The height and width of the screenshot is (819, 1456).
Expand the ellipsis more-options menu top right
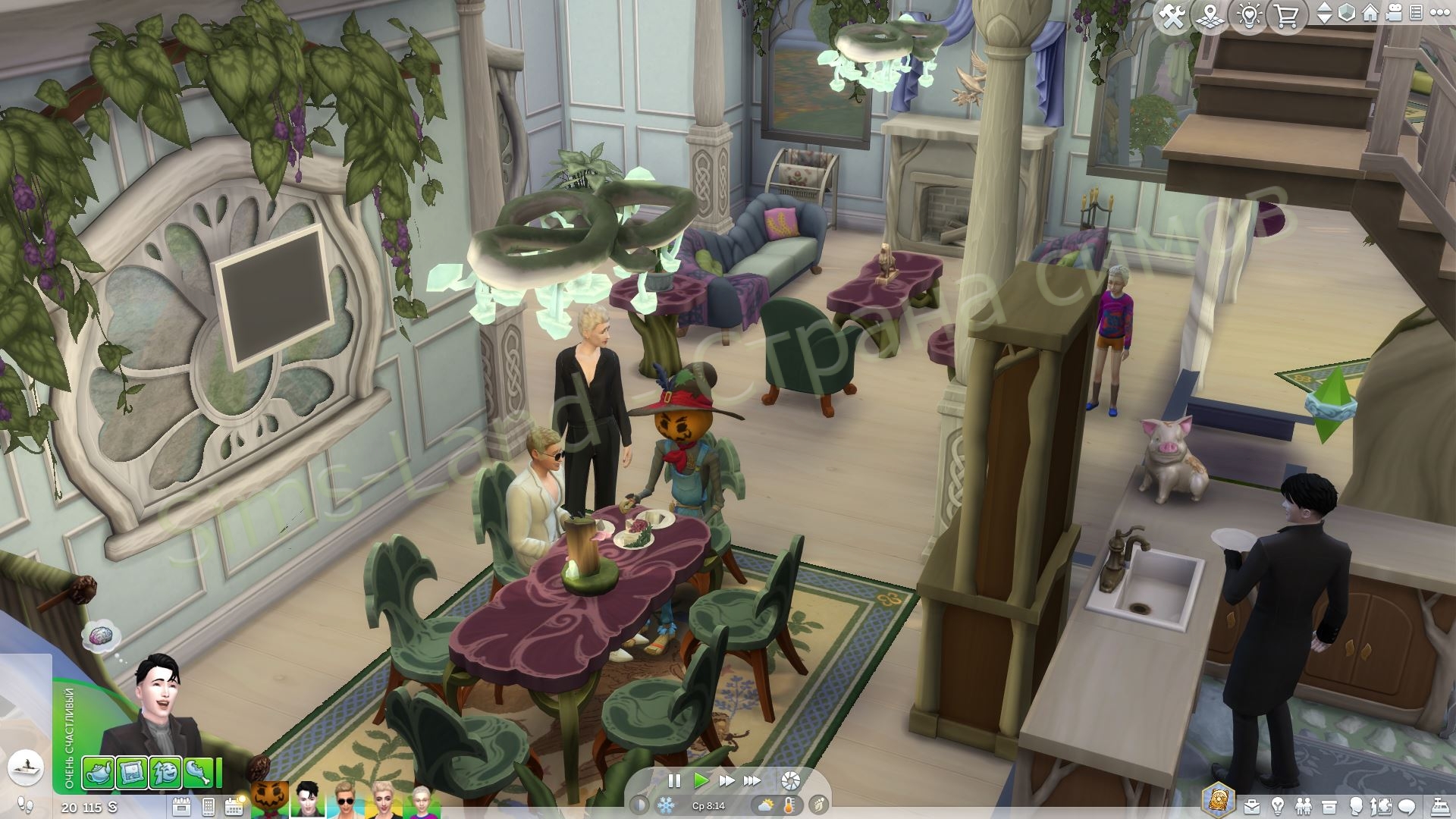point(1439,11)
